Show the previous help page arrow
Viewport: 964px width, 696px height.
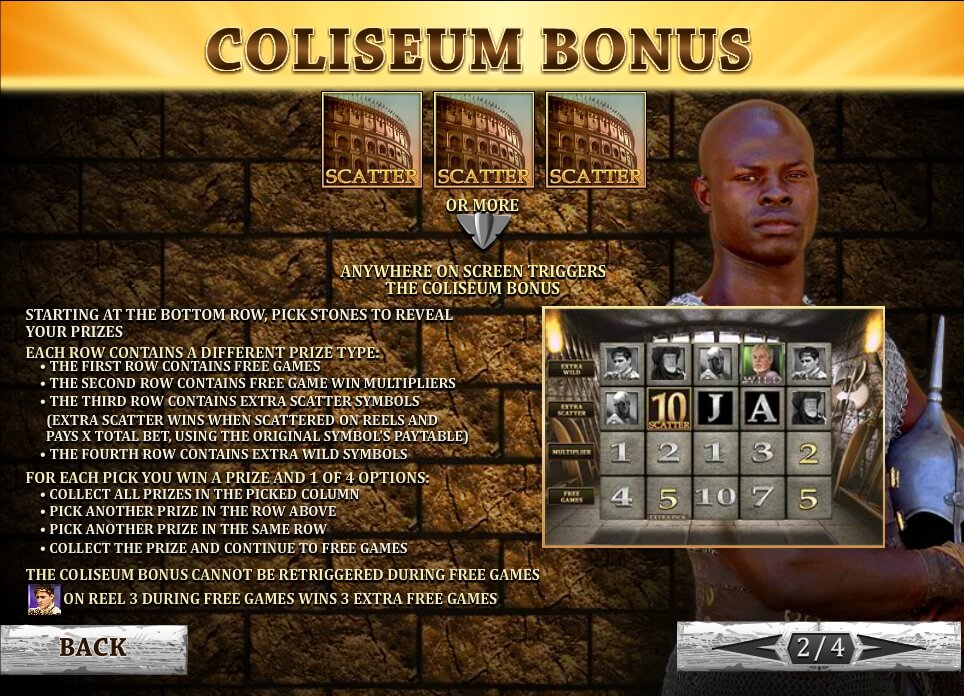click(x=750, y=648)
